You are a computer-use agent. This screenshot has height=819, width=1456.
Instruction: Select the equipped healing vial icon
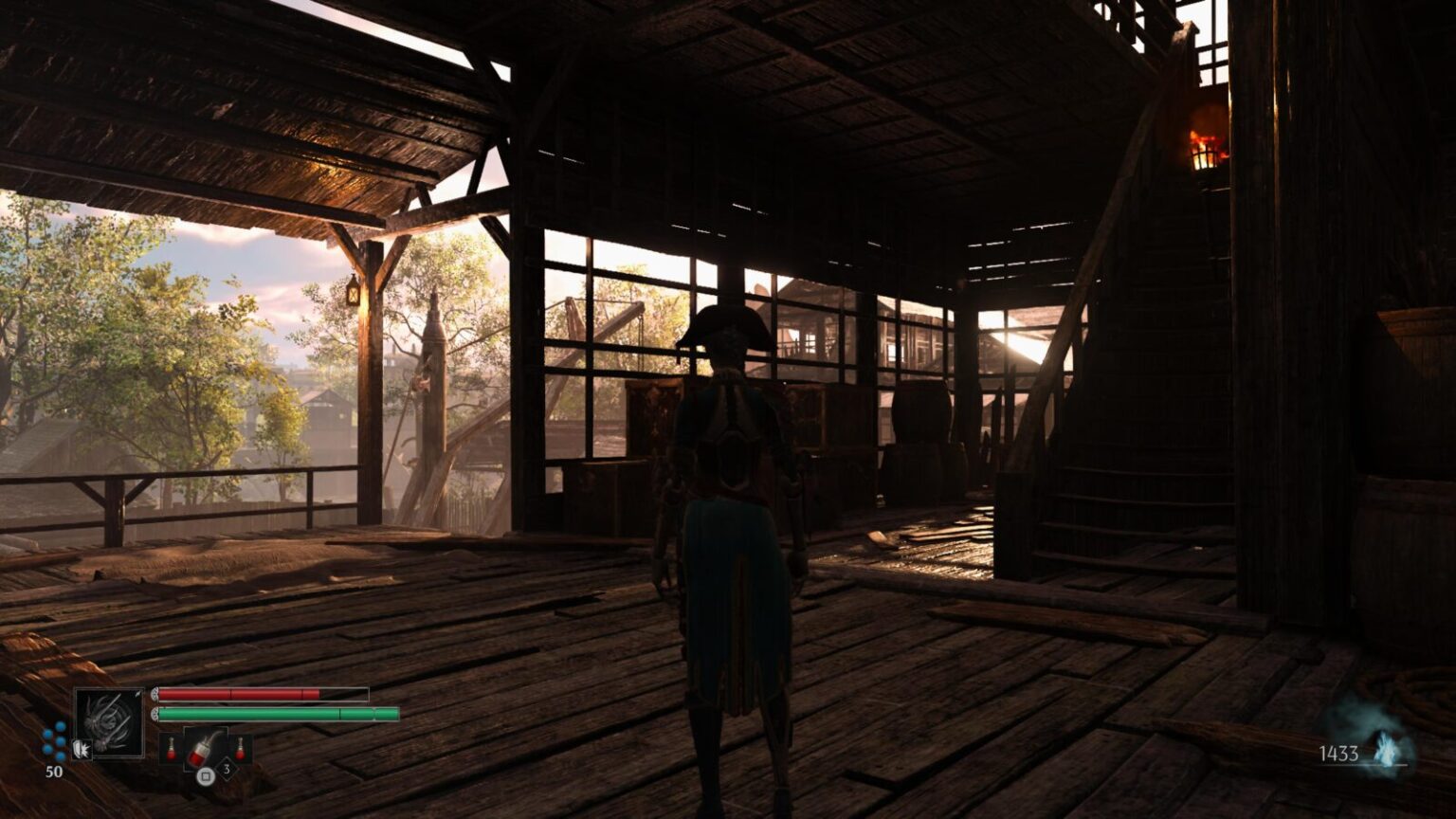tap(202, 750)
